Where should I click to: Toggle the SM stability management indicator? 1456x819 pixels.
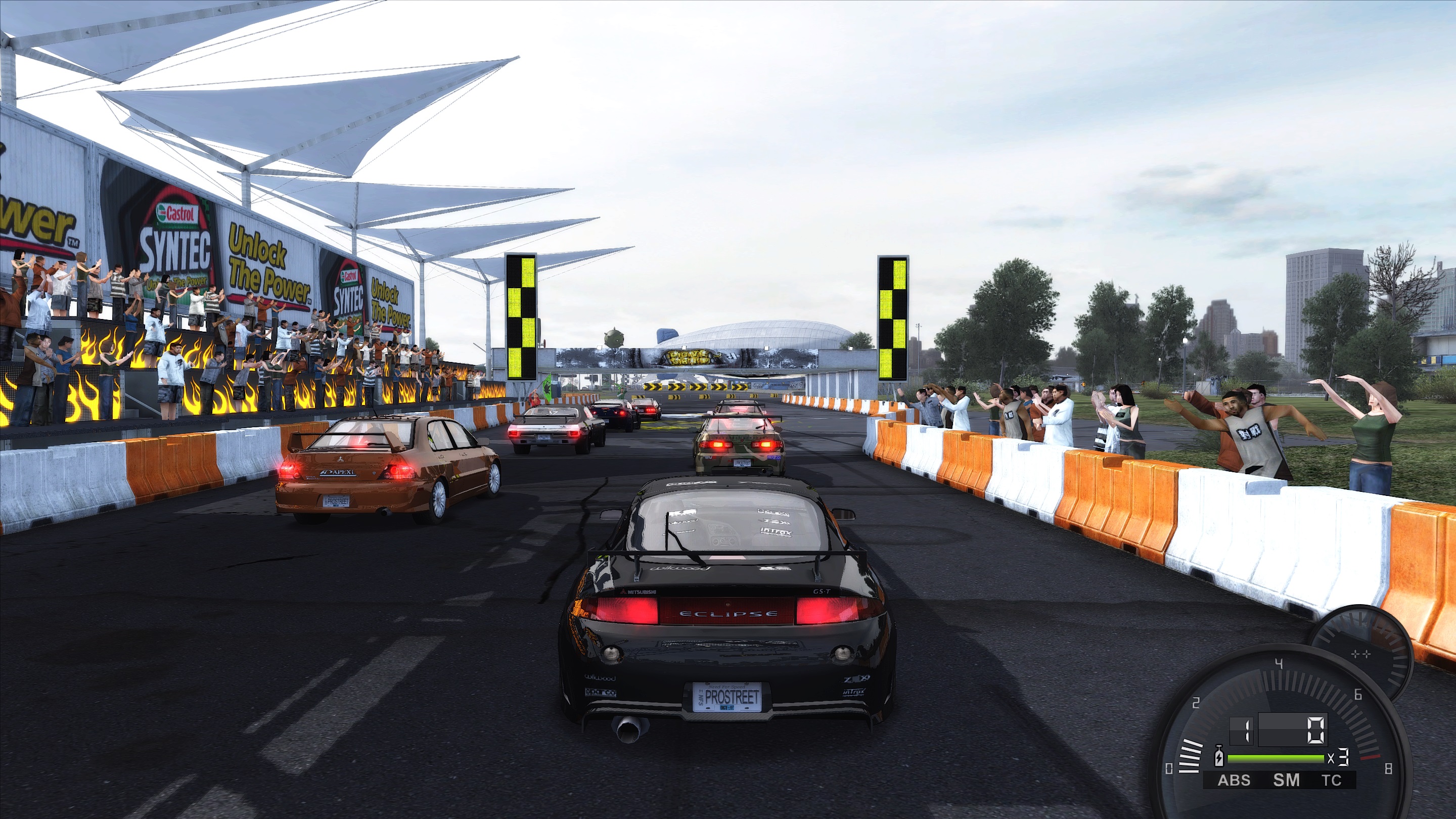(1286, 781)
